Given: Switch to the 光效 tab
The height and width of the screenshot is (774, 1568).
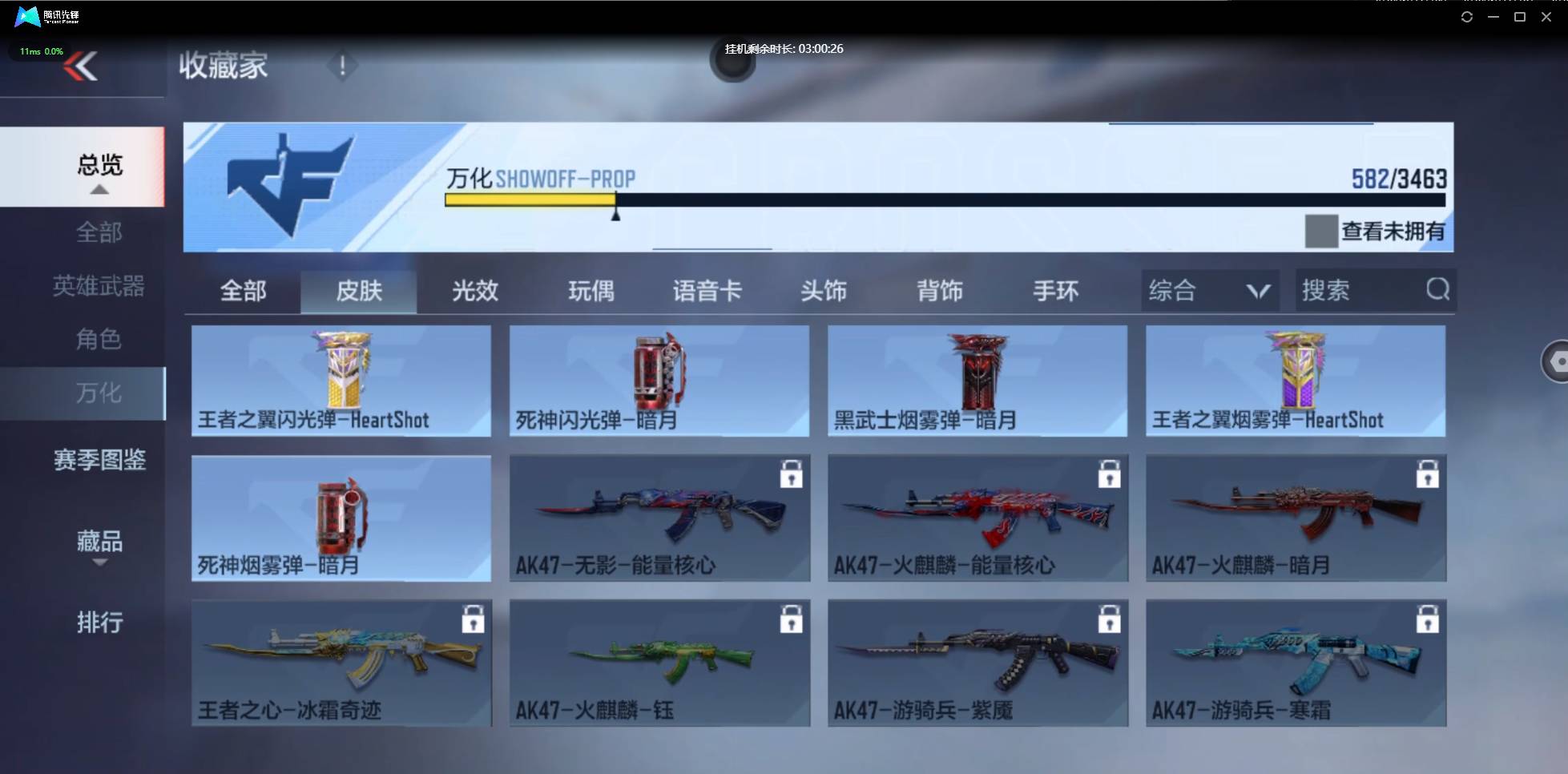Looking at the screenshot, I should pyautogui.click(x=475, y=291).
